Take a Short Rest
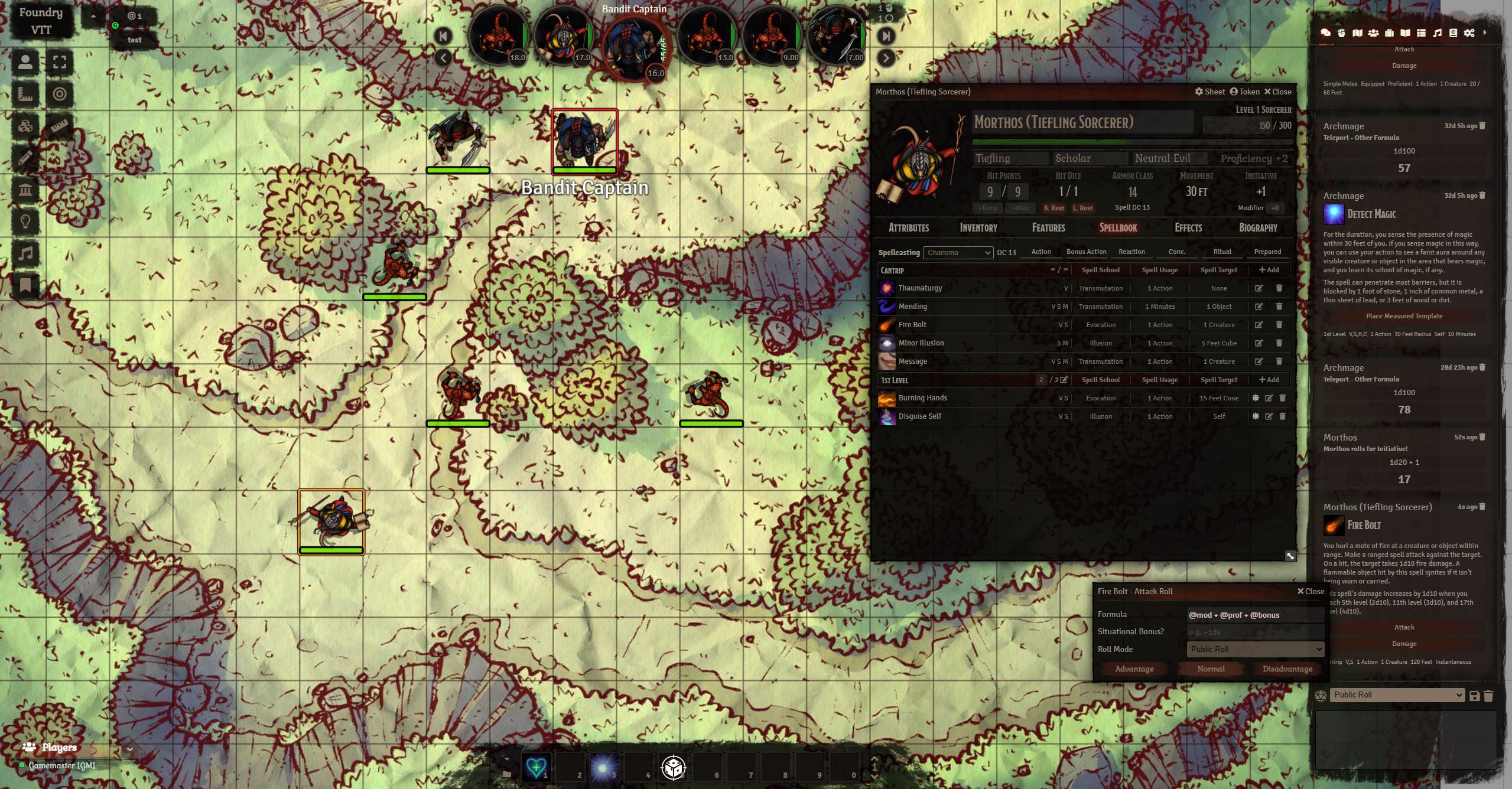The image size is (1512, 789). 1053,208
